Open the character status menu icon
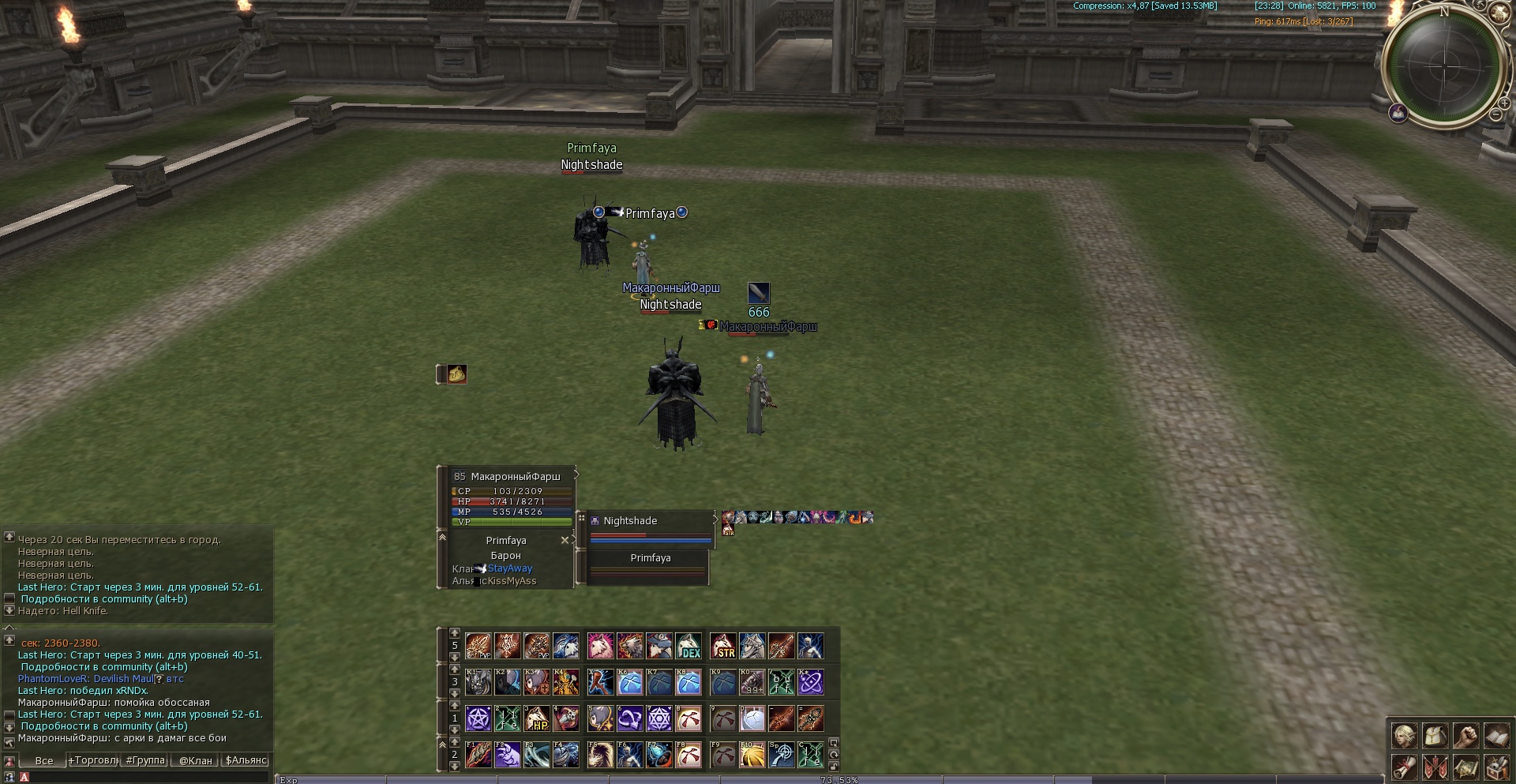This screenshot has height=784, width=1516. click(x=1404, y=736)
